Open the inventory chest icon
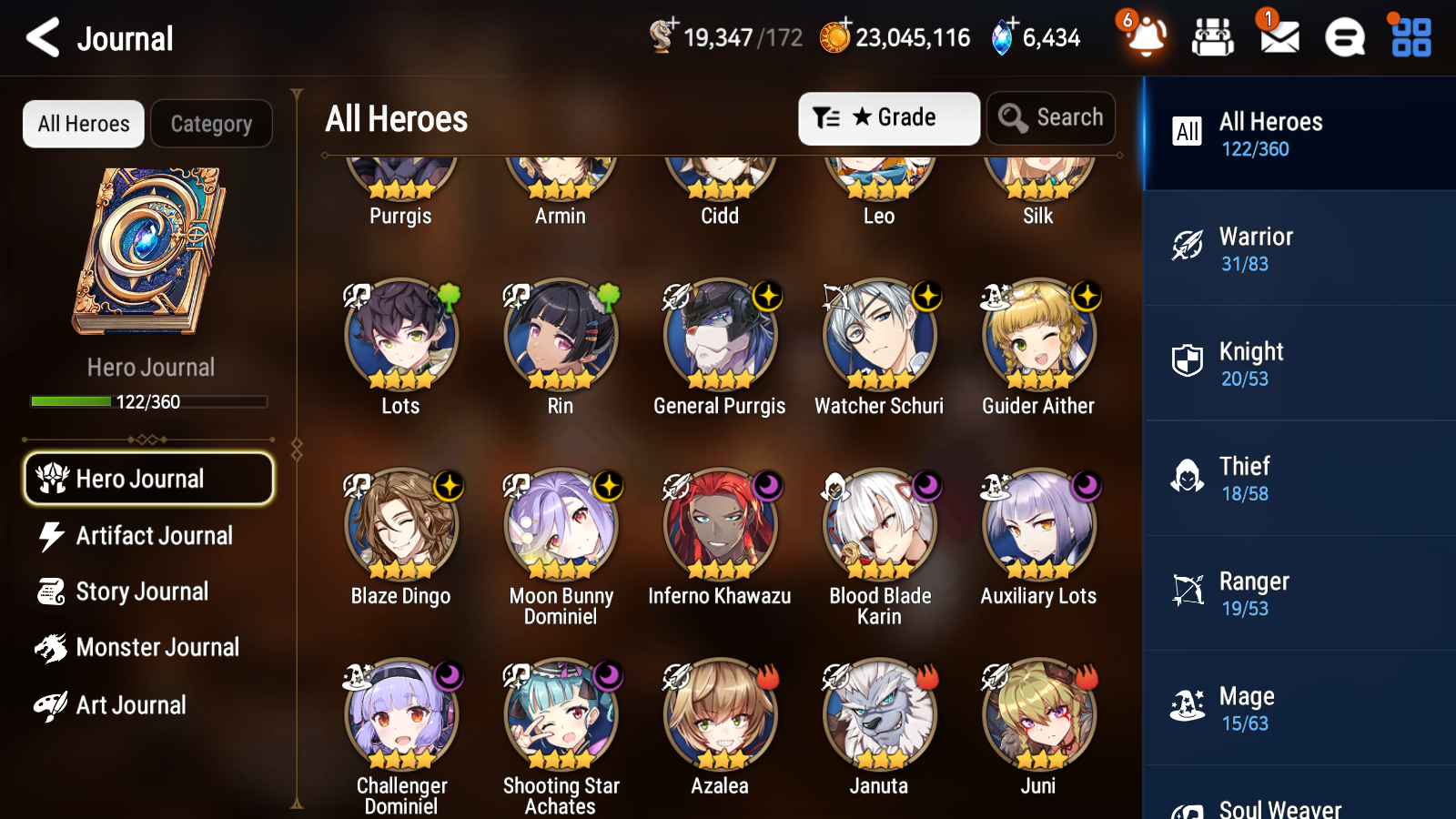The height and width of the screenshot is (819, 1456). pos(1213,38)
